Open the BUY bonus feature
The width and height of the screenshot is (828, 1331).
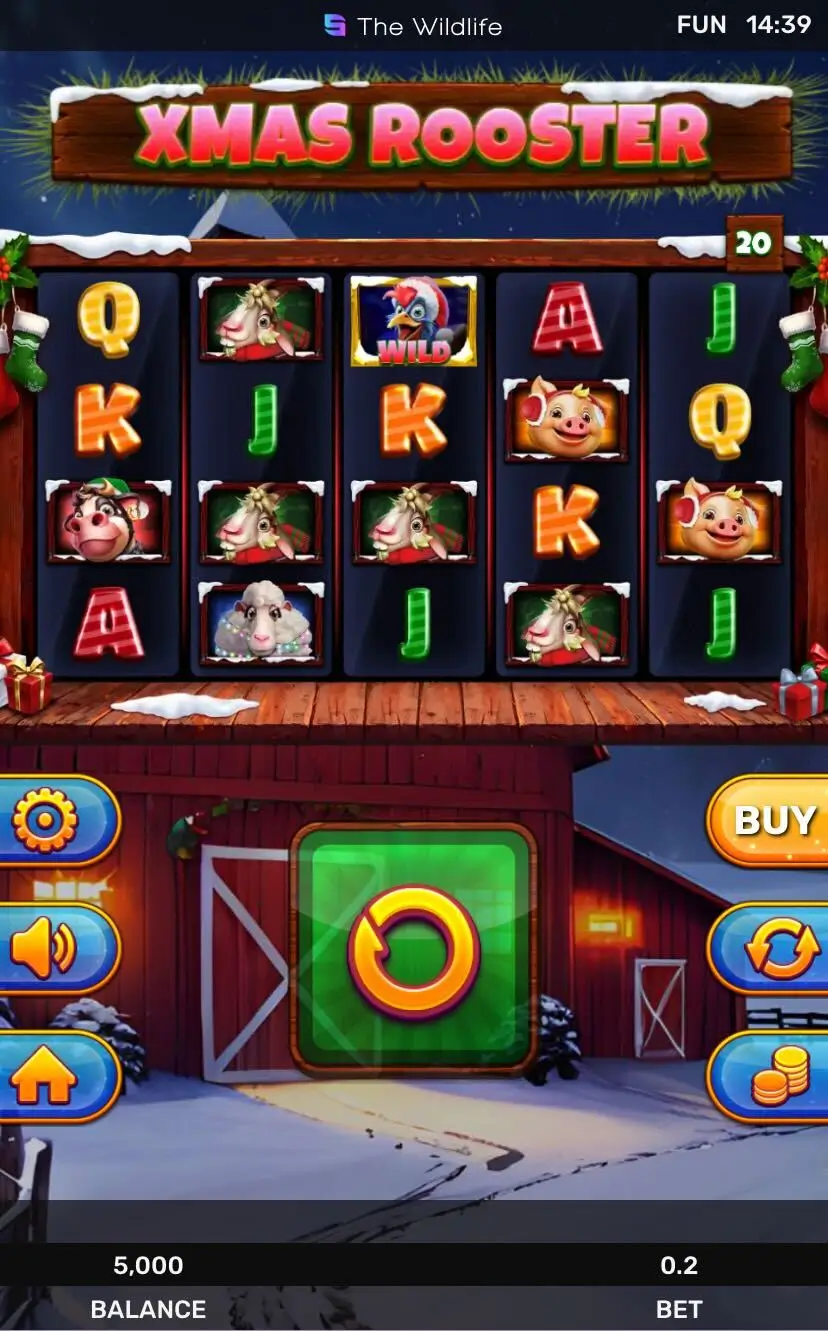tap(774, 821)
